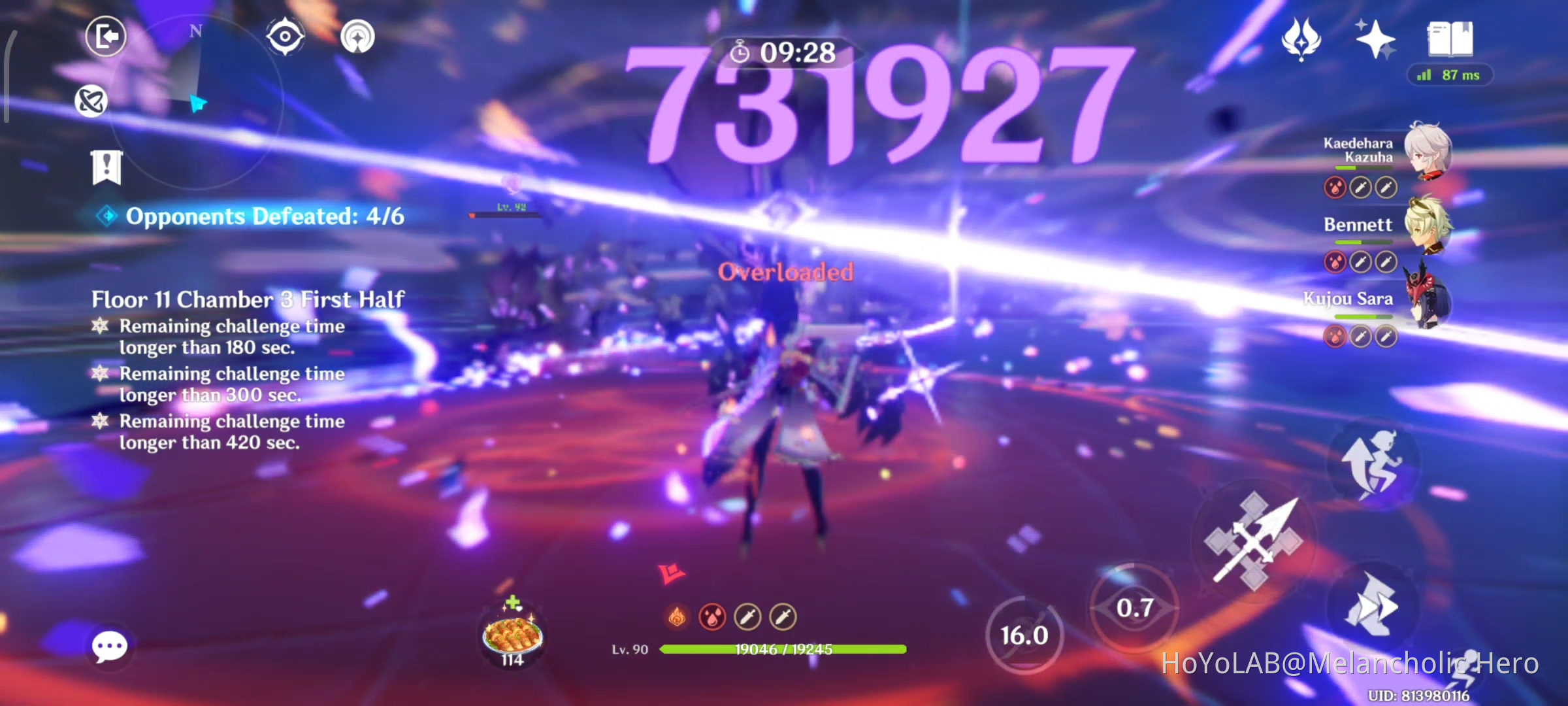
Task: Open the in-game chat bubble
Action: point(110,645)
